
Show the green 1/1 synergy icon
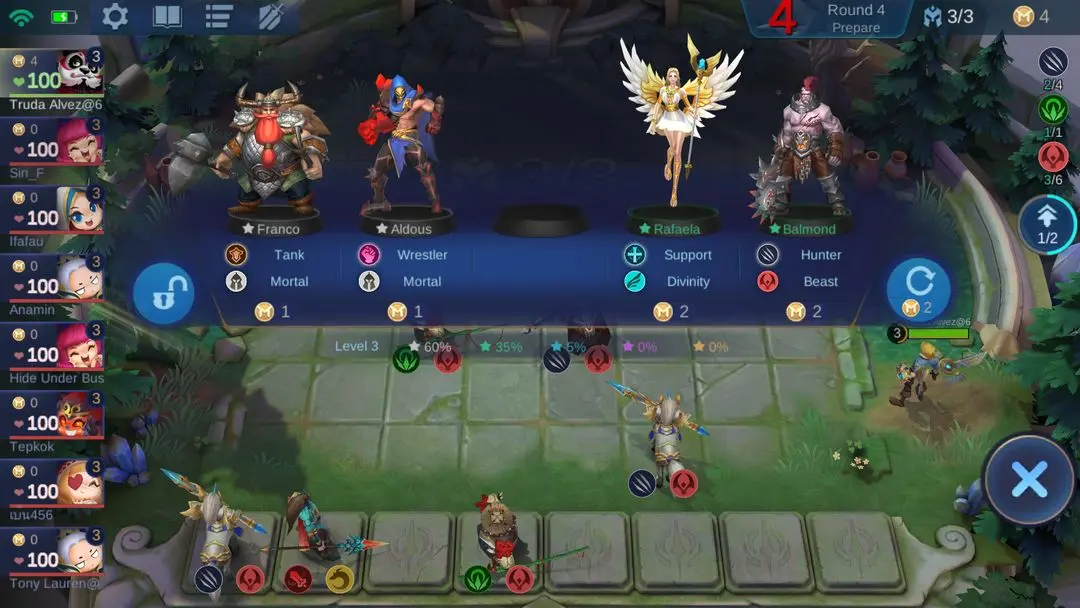coord(1053,109)
